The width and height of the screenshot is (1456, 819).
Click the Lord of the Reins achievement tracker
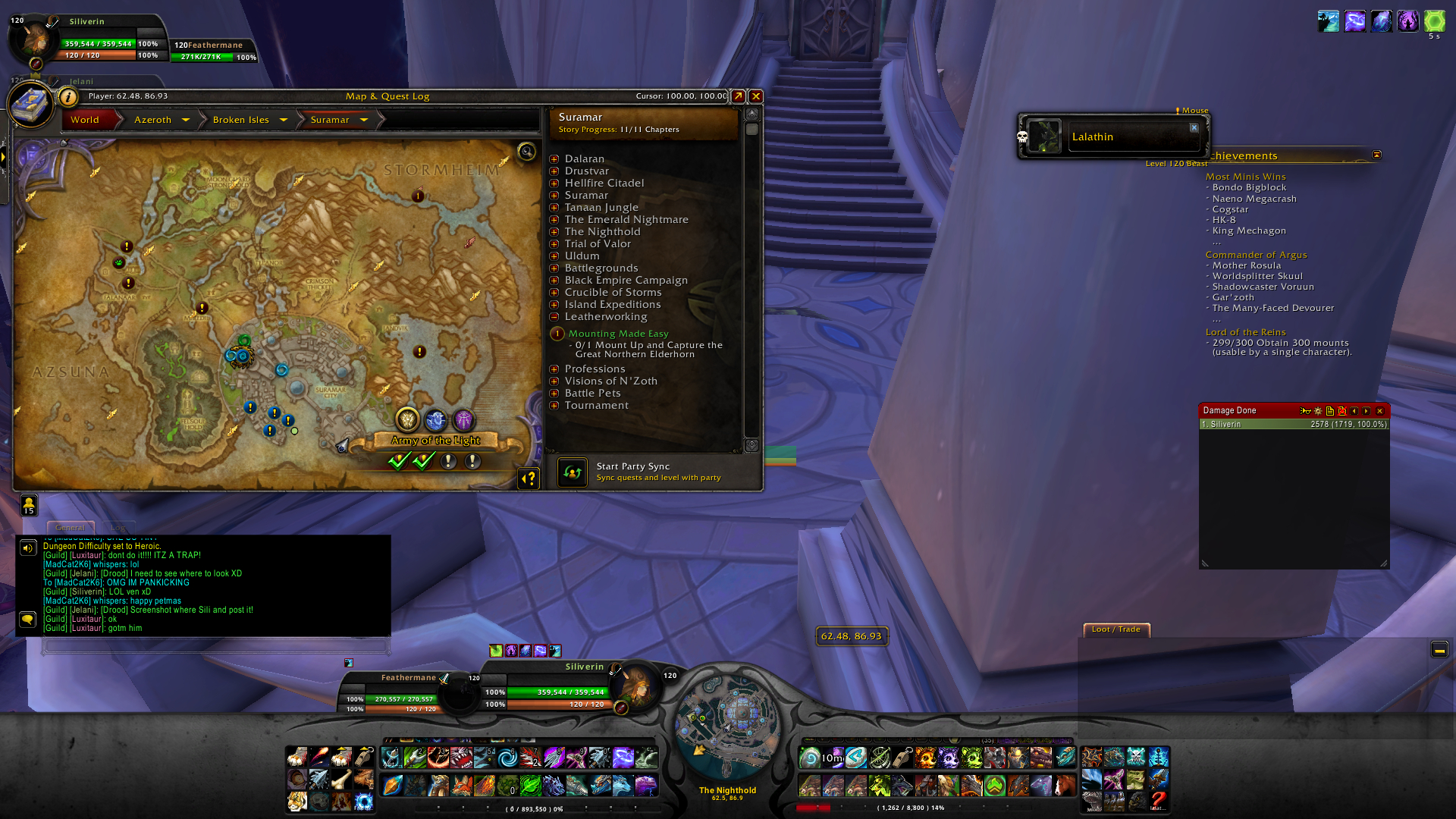(x=1245, y=332)
